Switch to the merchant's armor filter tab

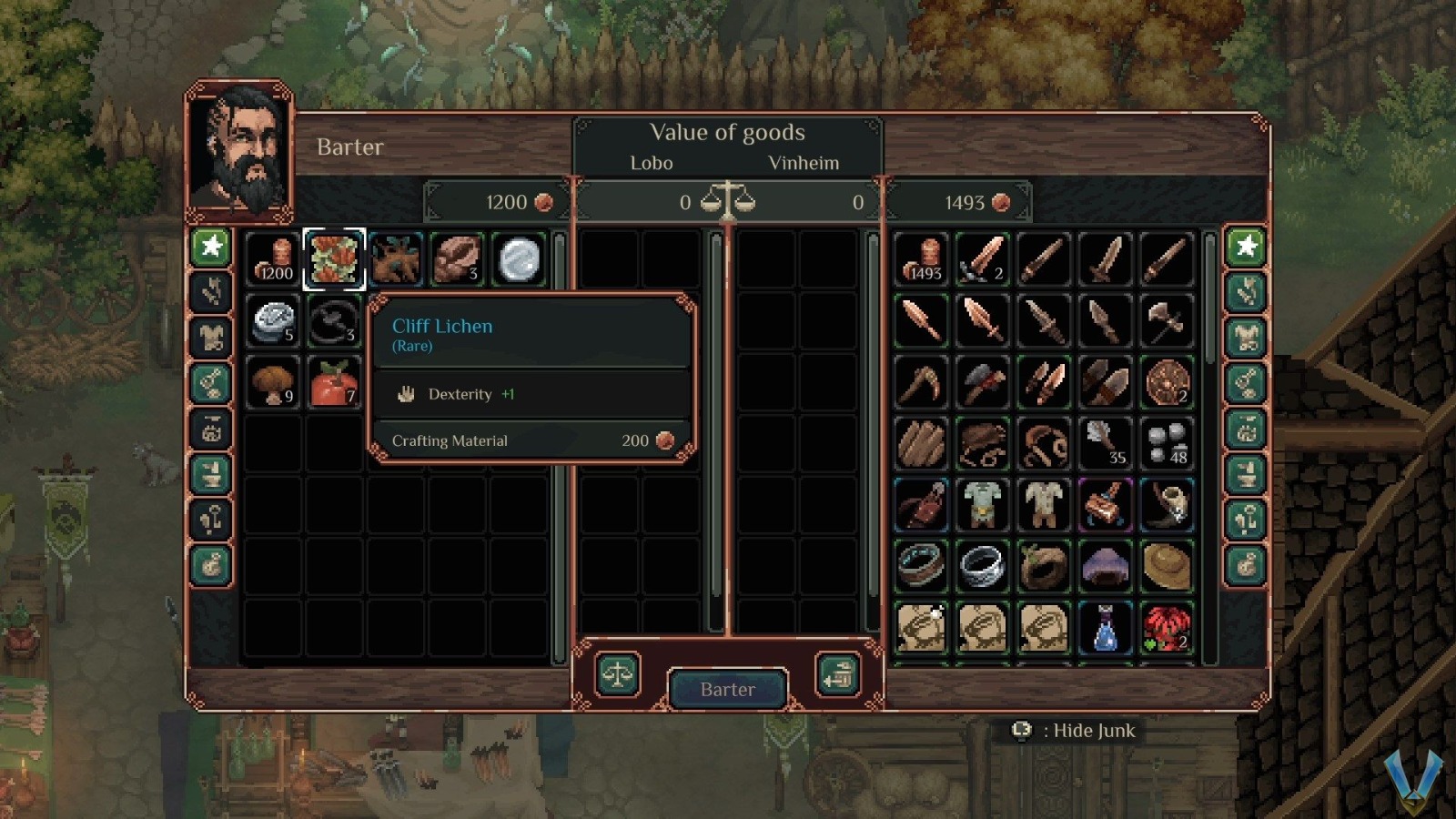click(1246, 337)
